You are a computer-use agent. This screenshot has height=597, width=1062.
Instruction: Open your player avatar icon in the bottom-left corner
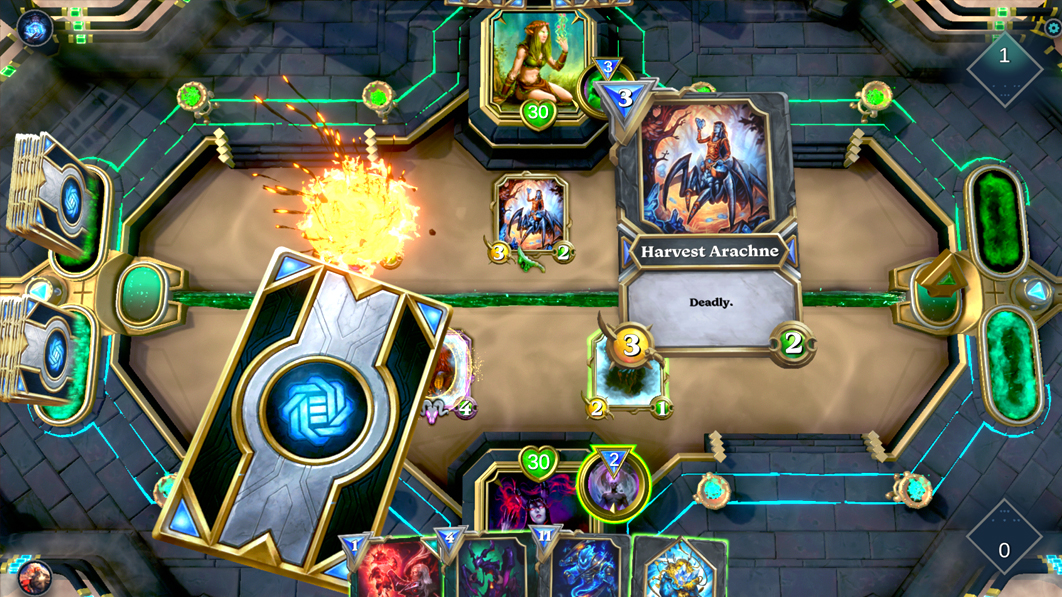tap(34, 576)
